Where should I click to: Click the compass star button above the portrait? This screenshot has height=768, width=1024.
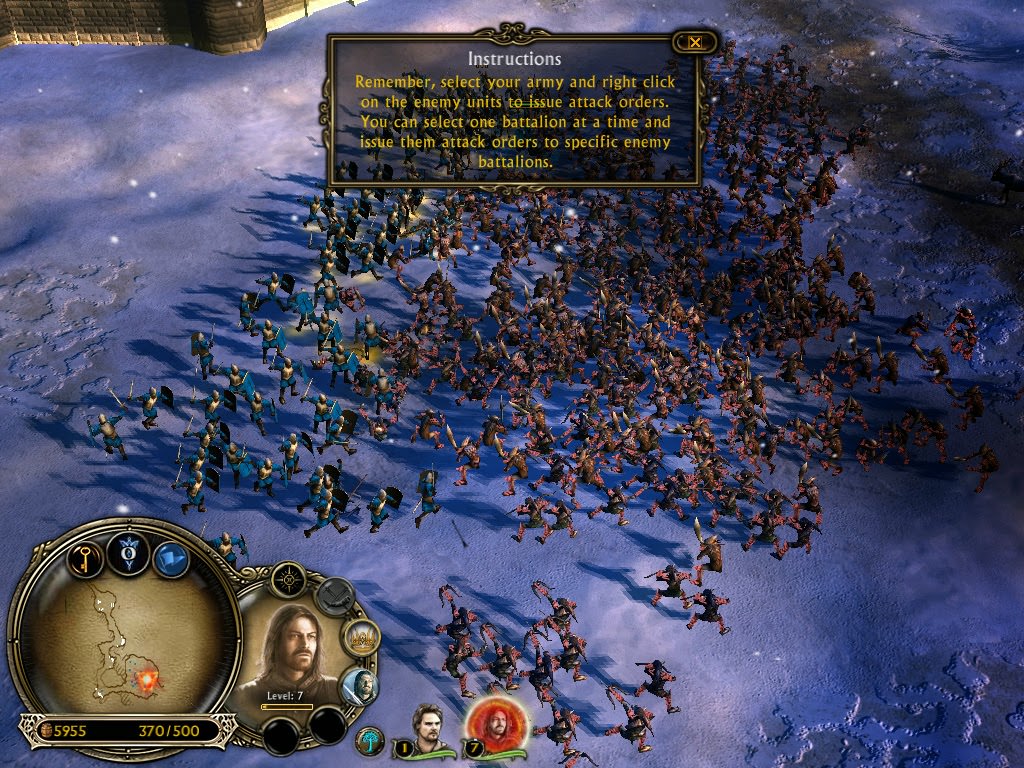(x=288, y=579)
